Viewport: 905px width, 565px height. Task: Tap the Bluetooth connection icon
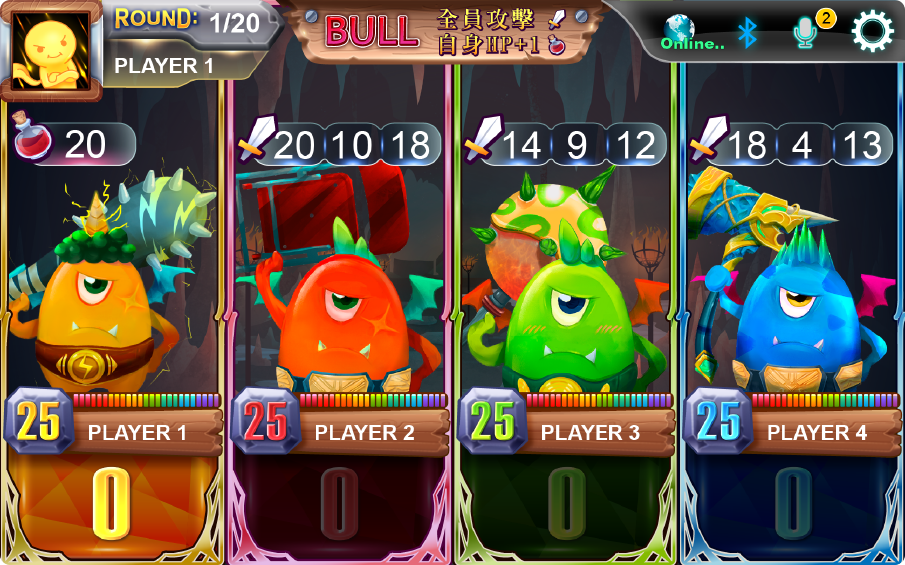748,32
